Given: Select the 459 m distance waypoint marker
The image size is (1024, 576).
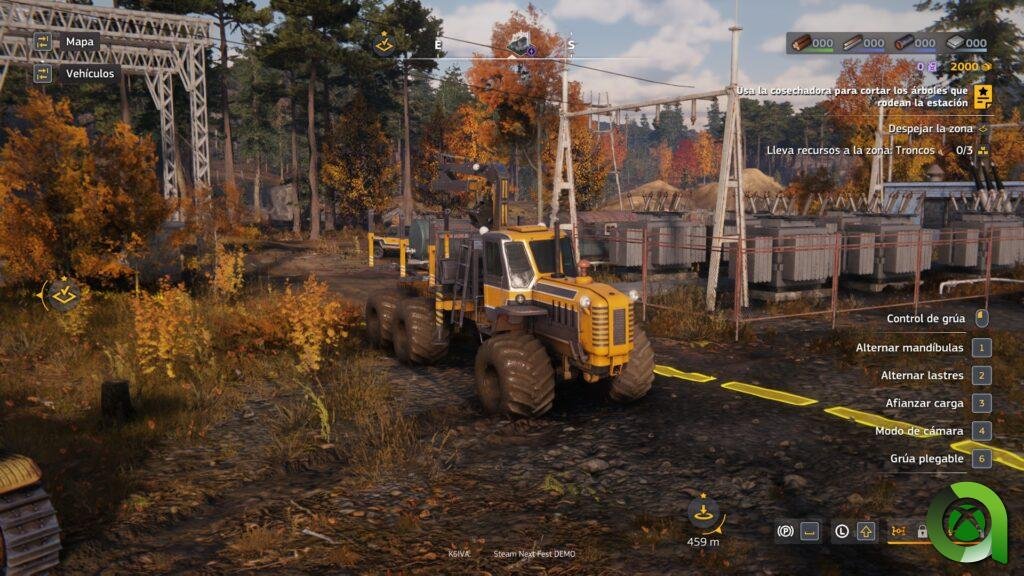Looking at the screenshot, I should [x=704, y=513].
